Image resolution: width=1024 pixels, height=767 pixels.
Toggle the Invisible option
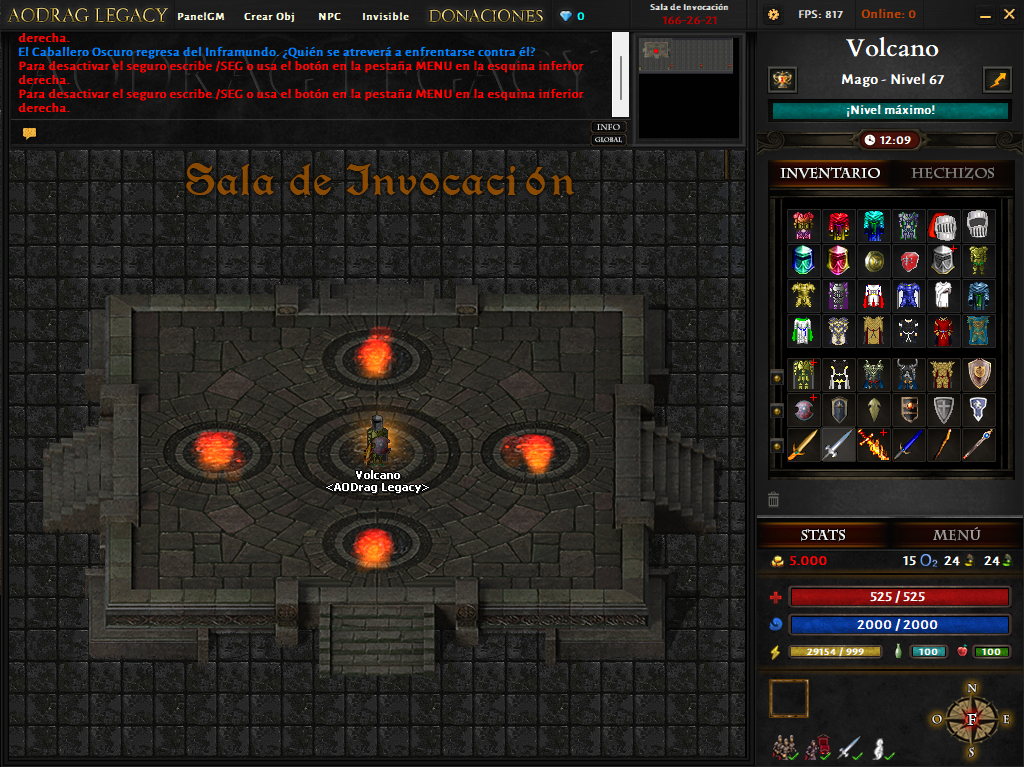[385, 16]
